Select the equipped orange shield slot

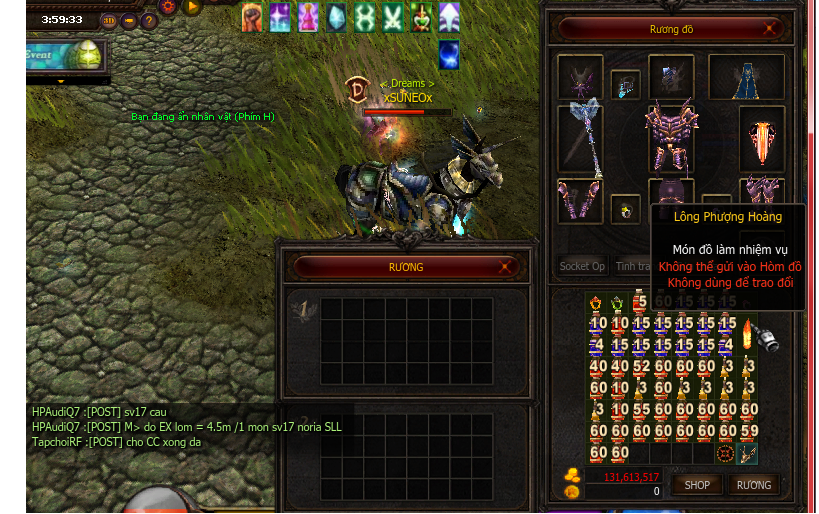tap(762, 137)
